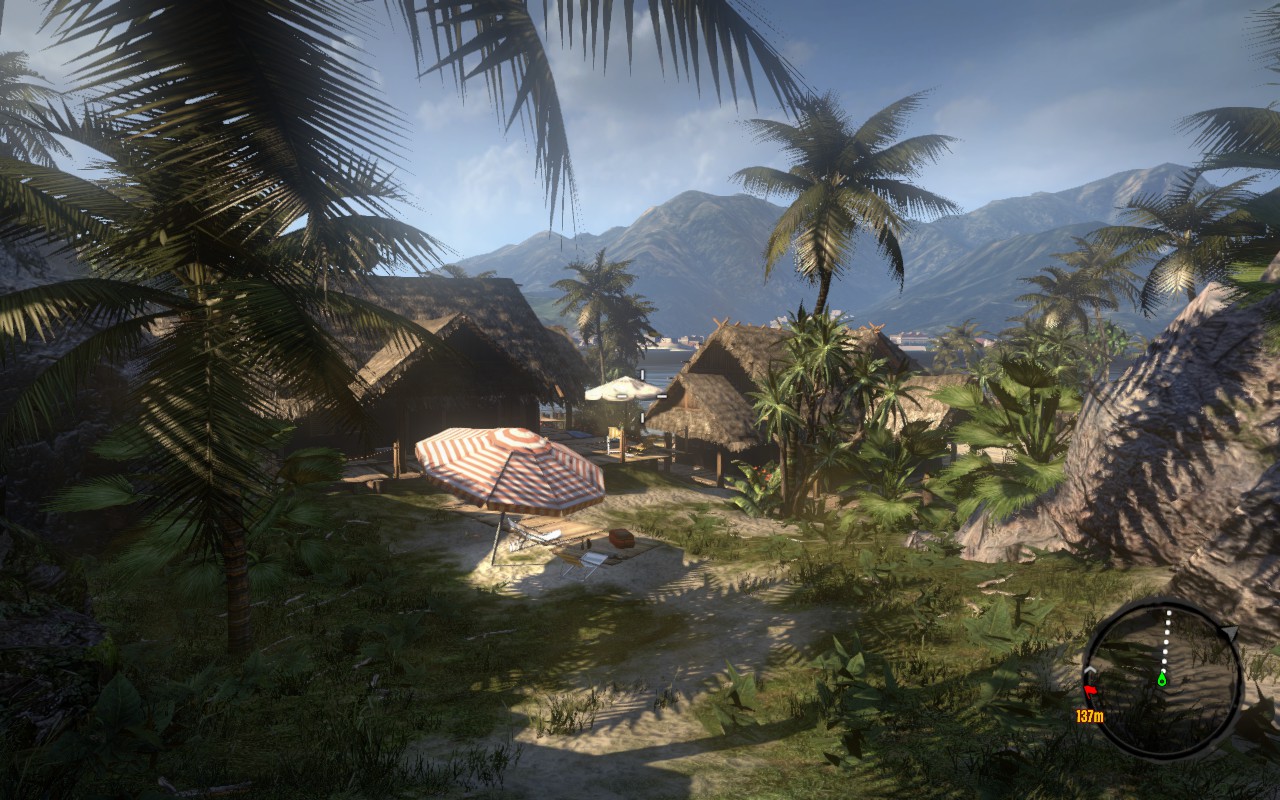
Task: Click the red objective flag on the minimap
Action: (x=1089, y=690)
